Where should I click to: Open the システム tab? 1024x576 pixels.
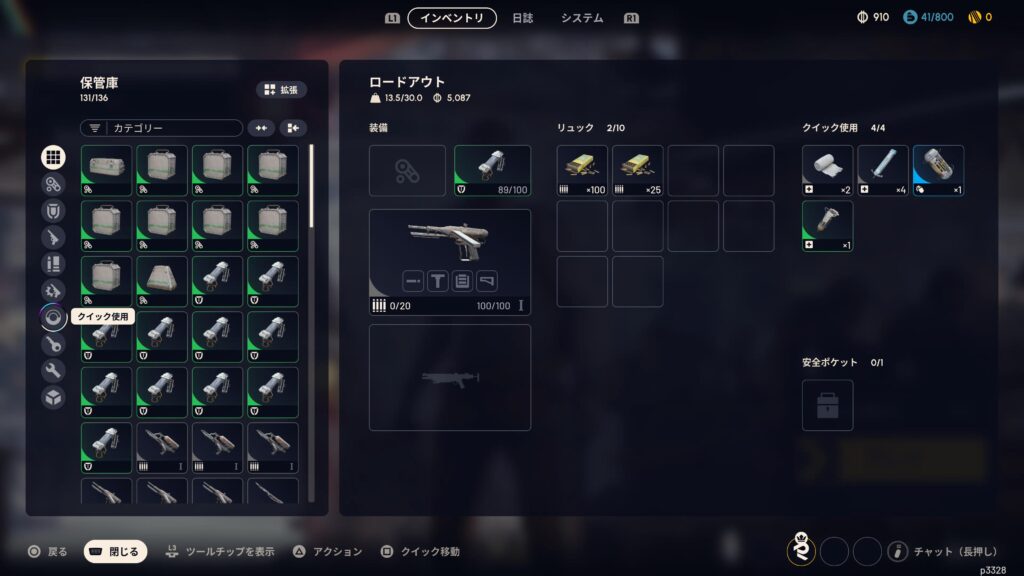click(x=581, y=18)
